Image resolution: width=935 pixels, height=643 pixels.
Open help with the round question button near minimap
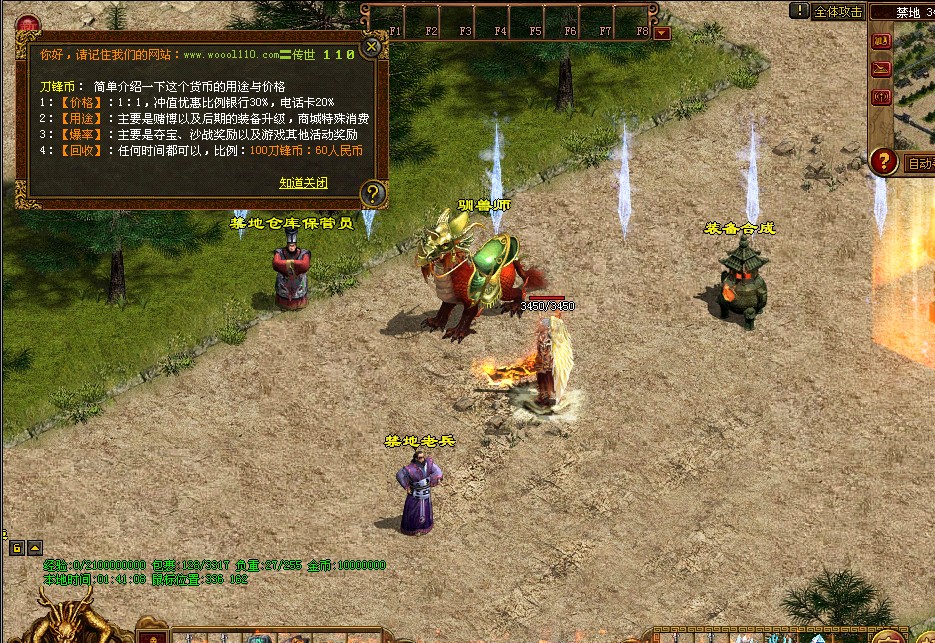click(x=883, y=161)
